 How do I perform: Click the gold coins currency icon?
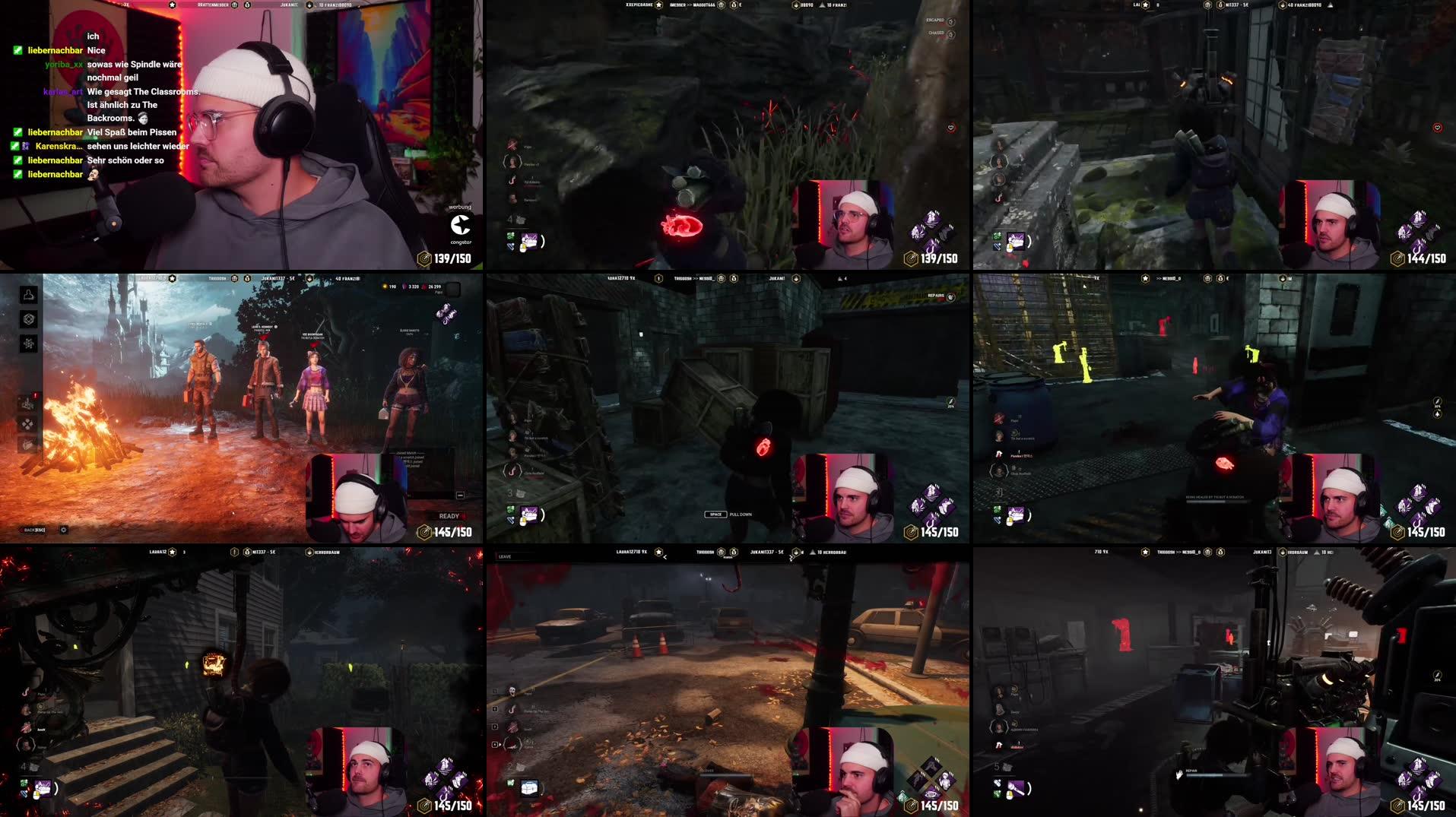pyautogui.click(x=385, y=287)
